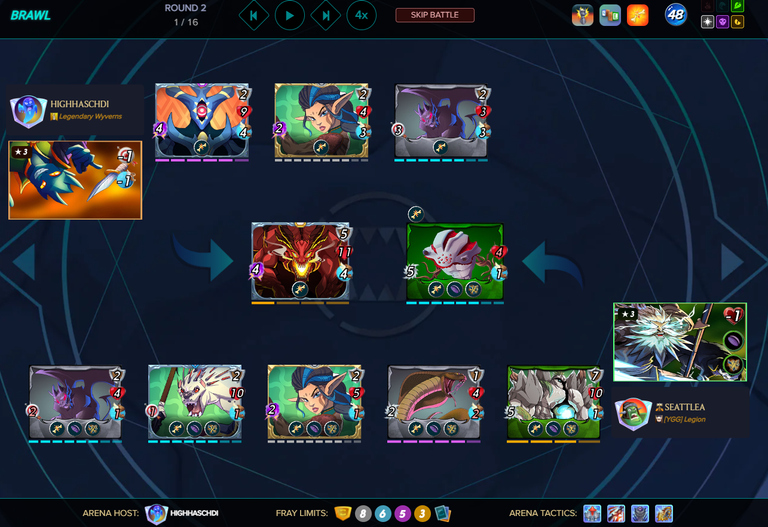The height and width of the screenshot is (527, 768).
Task: Select the grey stone golem card
Action: pyautogui.click(x=554, y=401)
